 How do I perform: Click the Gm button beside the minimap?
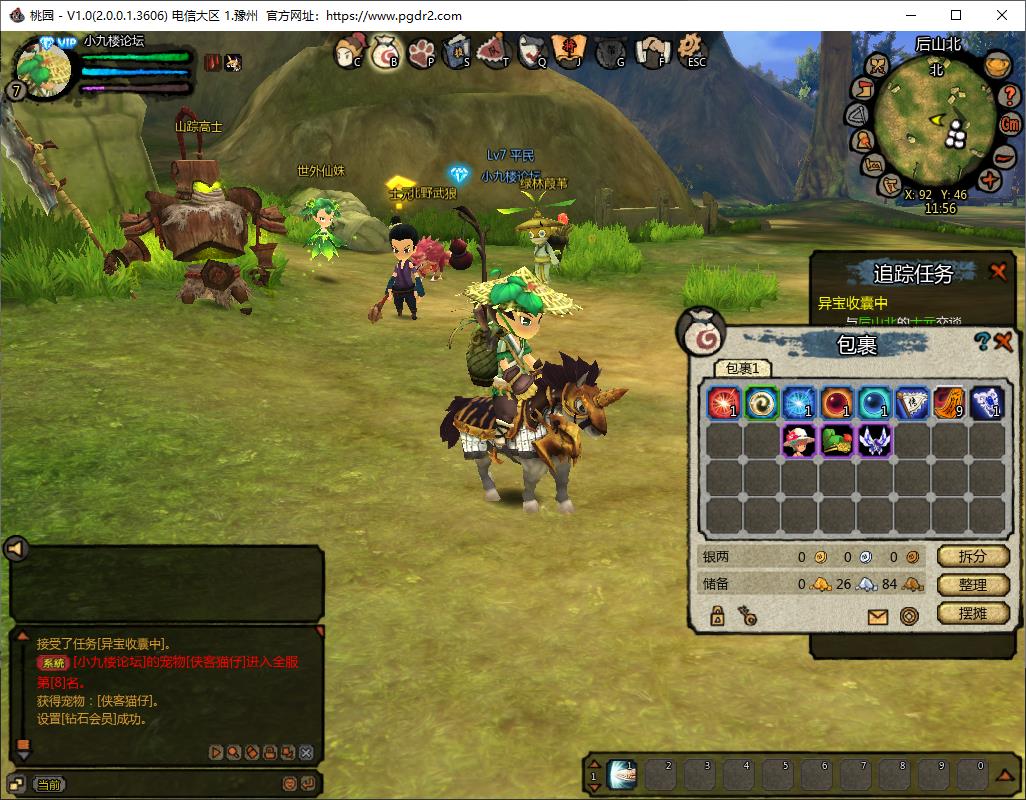tap(1010, 125)
